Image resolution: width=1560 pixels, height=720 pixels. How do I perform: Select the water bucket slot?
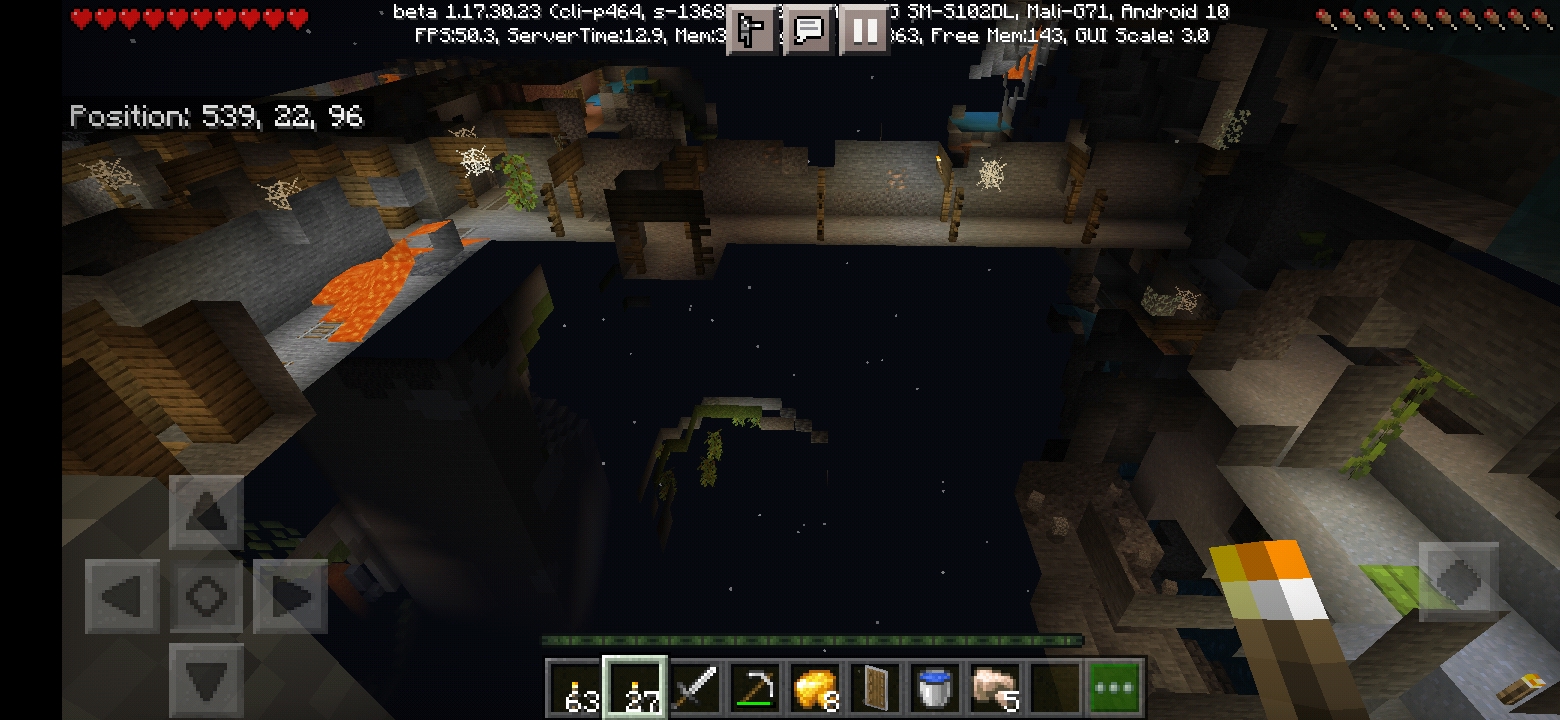[935, 688]
